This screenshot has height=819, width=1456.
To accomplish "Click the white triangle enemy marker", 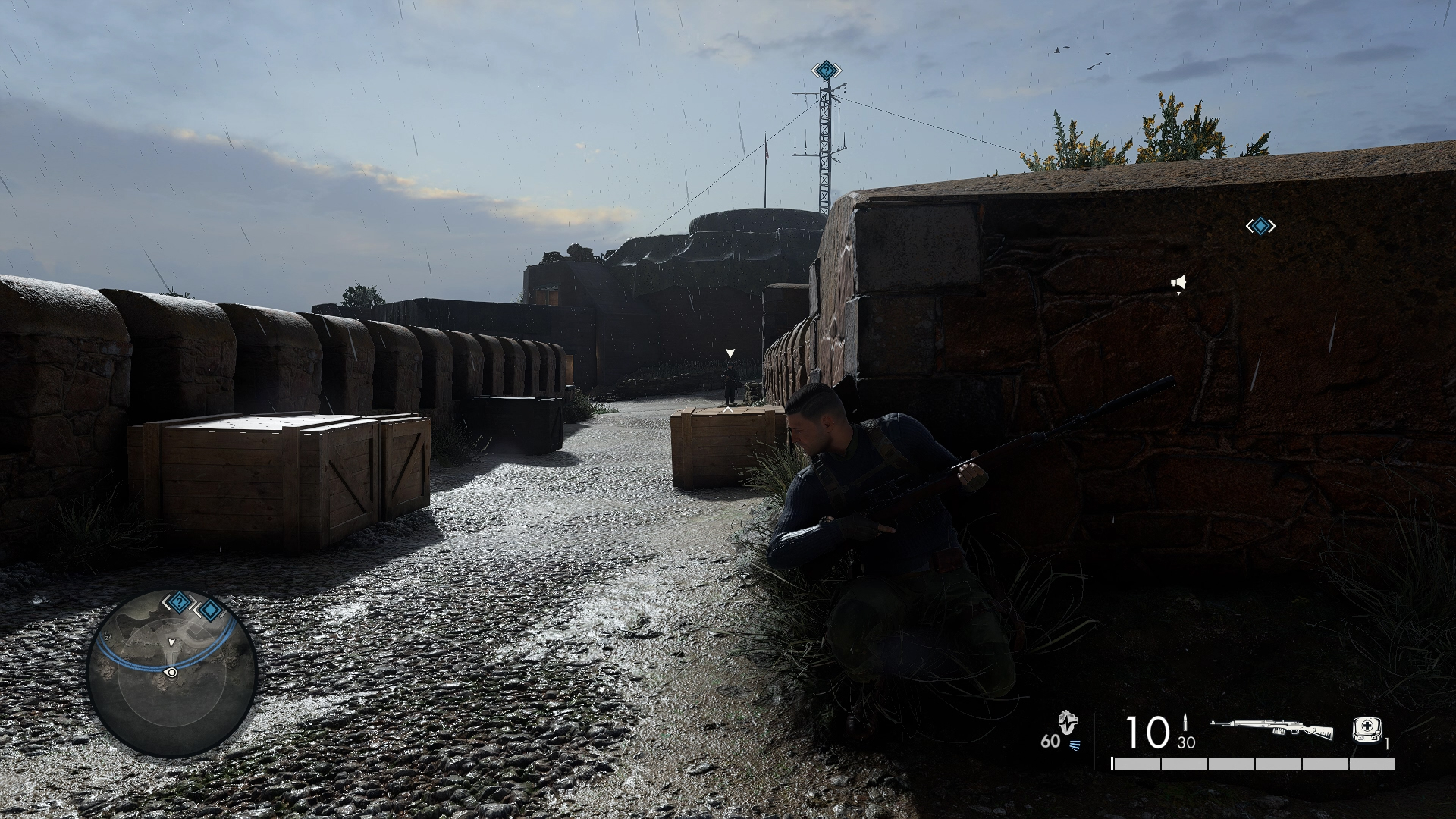I will coord(730,353).
